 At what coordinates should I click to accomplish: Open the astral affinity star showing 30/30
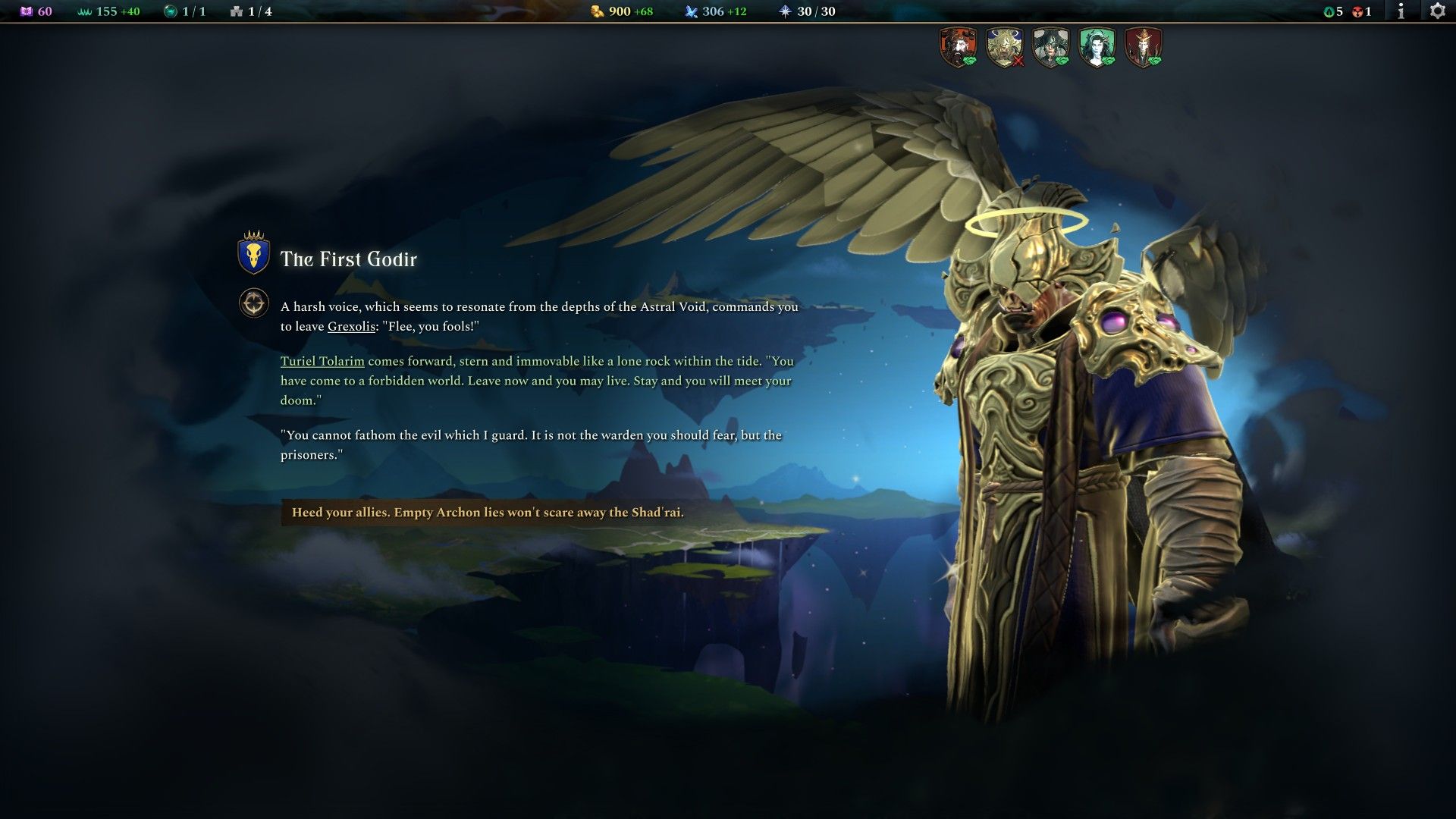point(785,11)
